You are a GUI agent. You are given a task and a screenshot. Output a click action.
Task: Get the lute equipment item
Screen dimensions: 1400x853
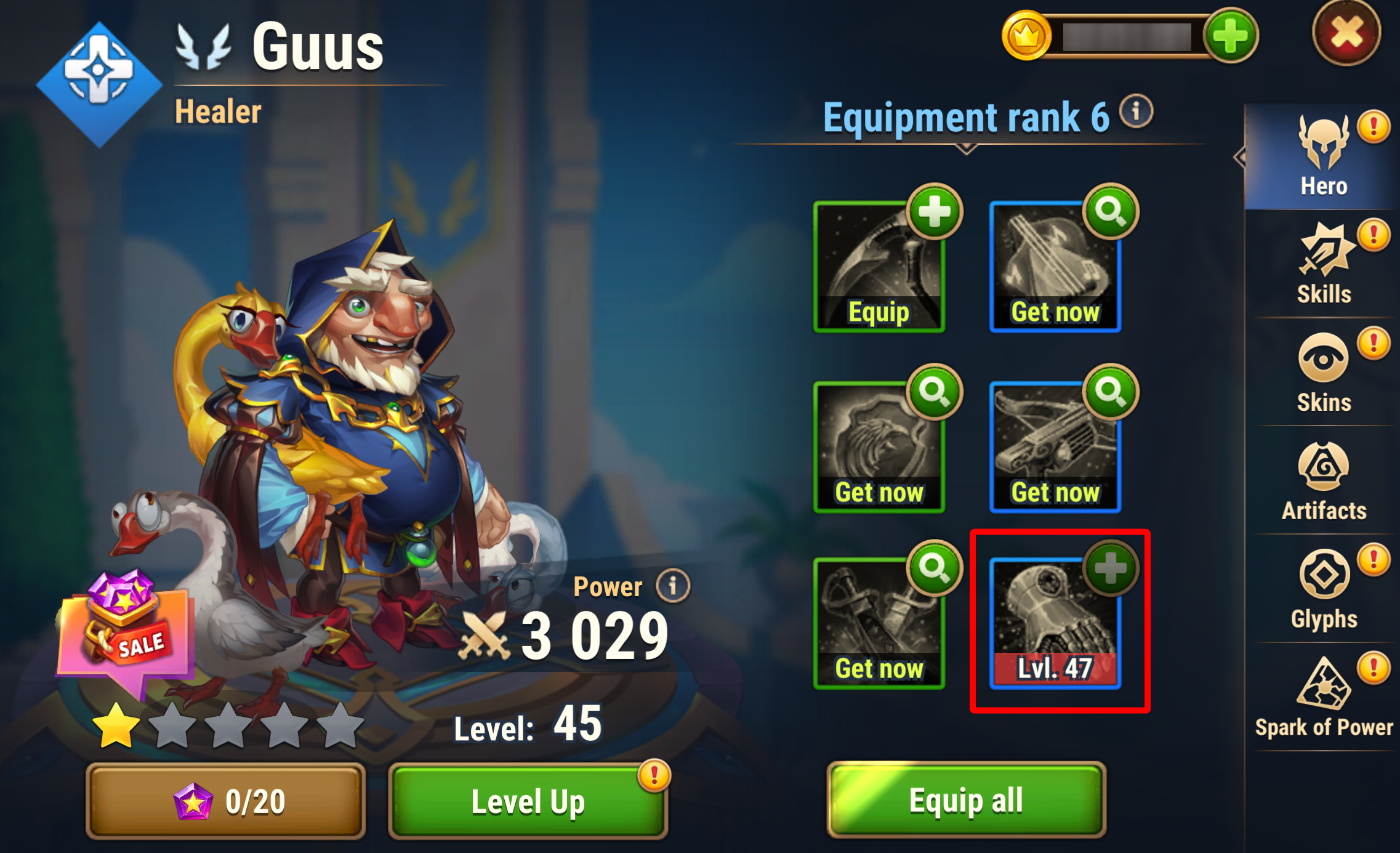click(1055, 267)
